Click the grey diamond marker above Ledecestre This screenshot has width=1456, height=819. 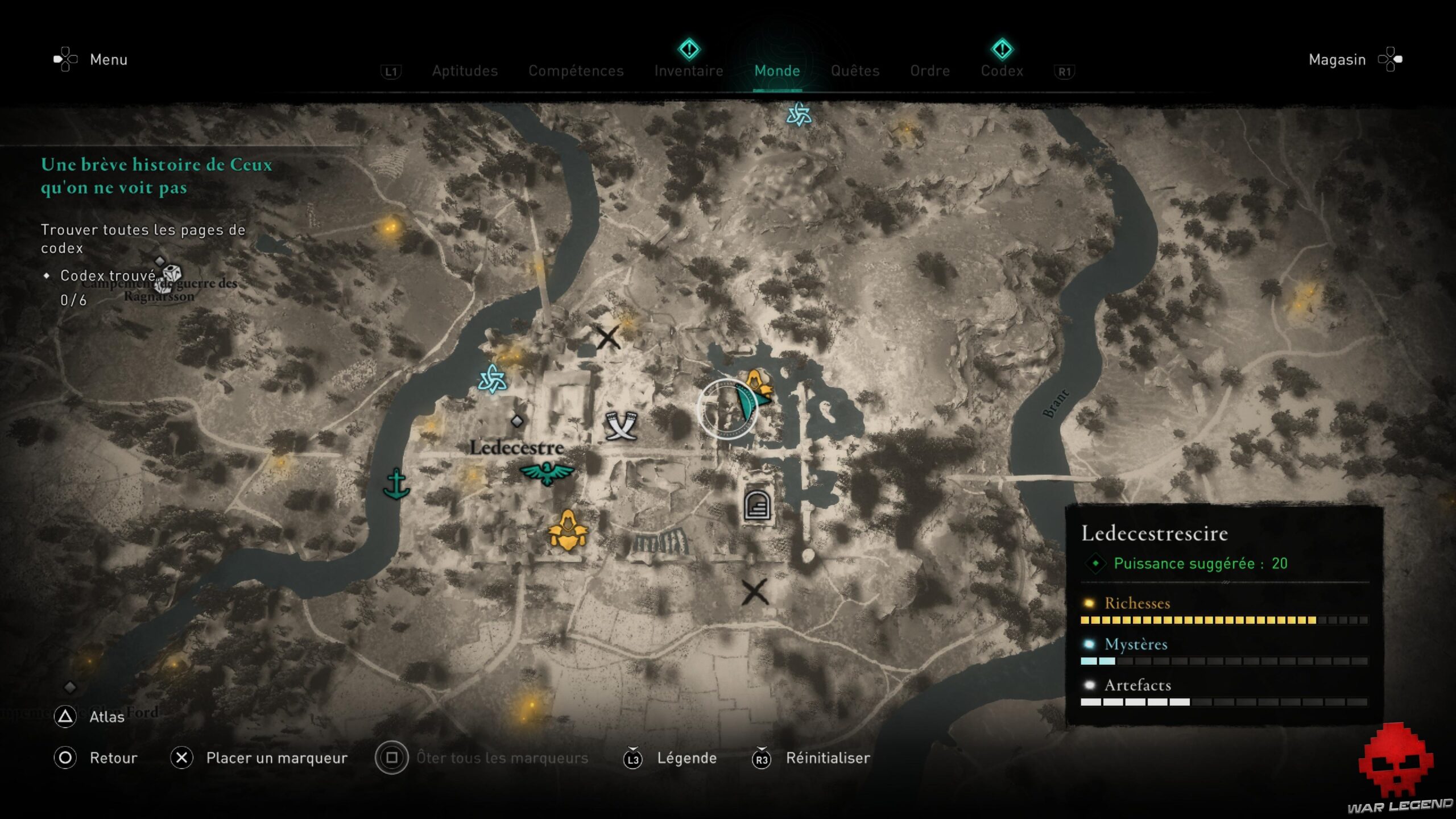point(517,422)
